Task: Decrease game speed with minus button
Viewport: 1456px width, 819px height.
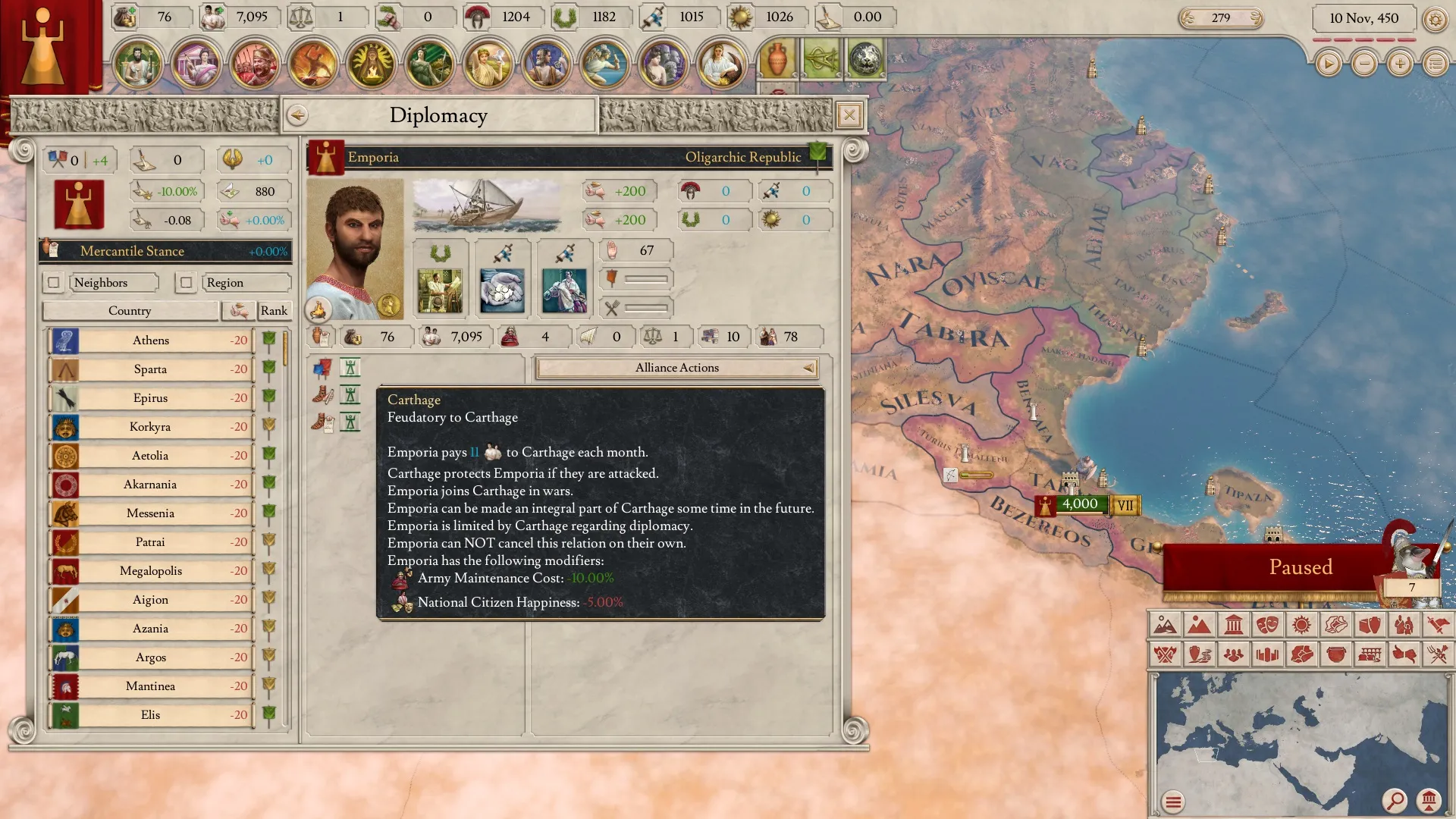Action: pyautogui.click(x=1364, y=64)
